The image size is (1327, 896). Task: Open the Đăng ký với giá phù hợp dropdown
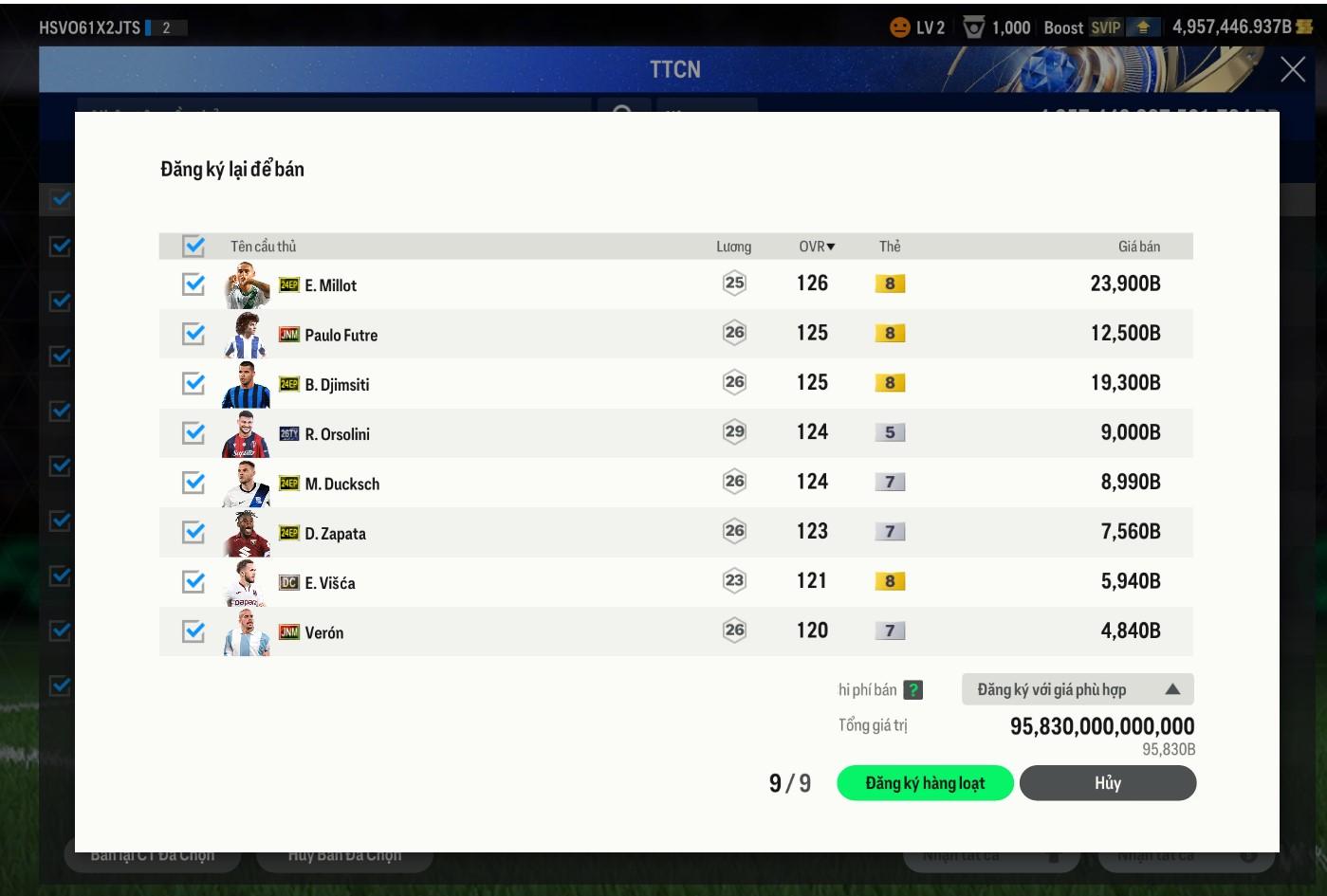[1077, 689]
